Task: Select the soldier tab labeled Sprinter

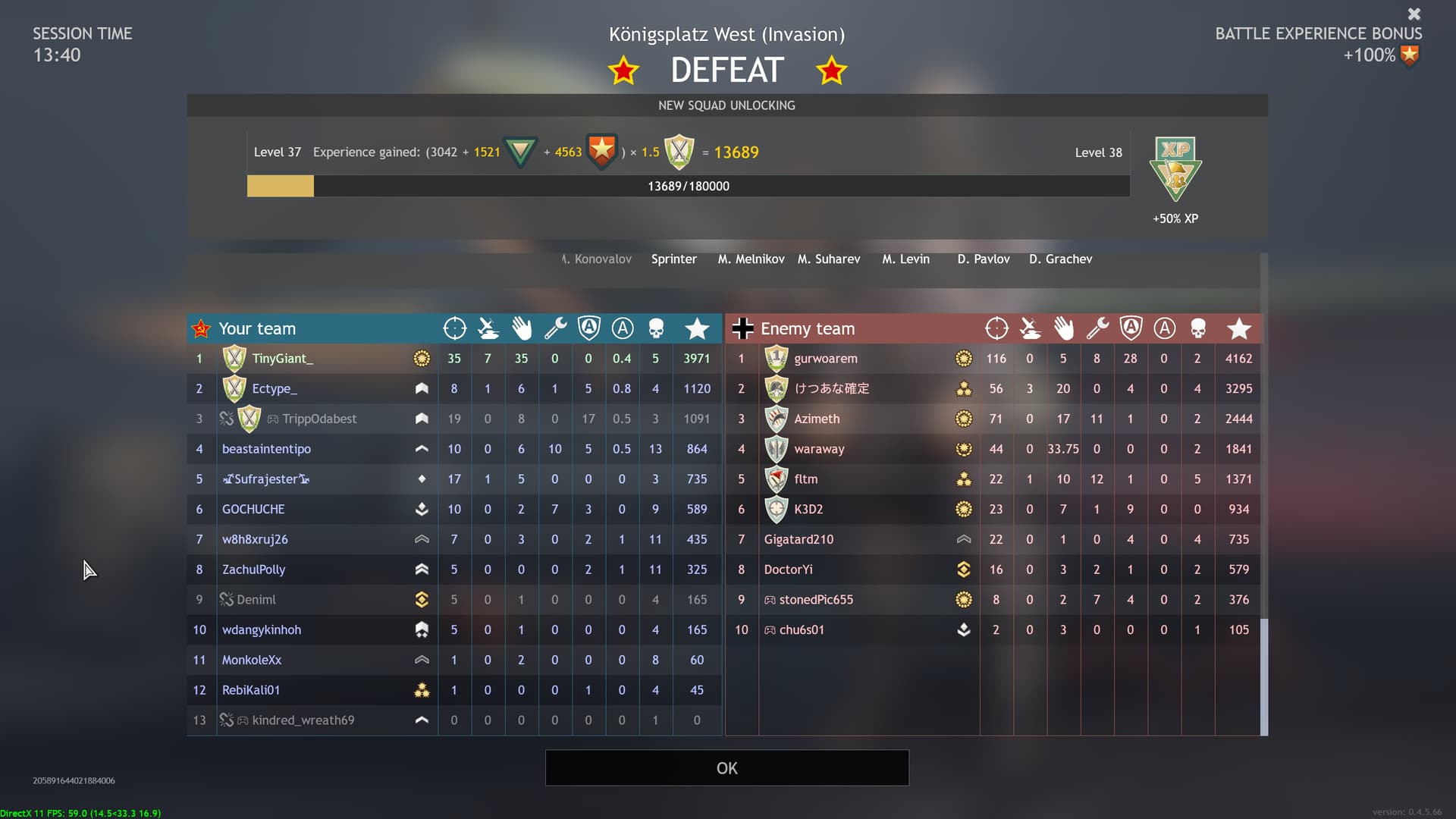Action: [x=673, y=259]
